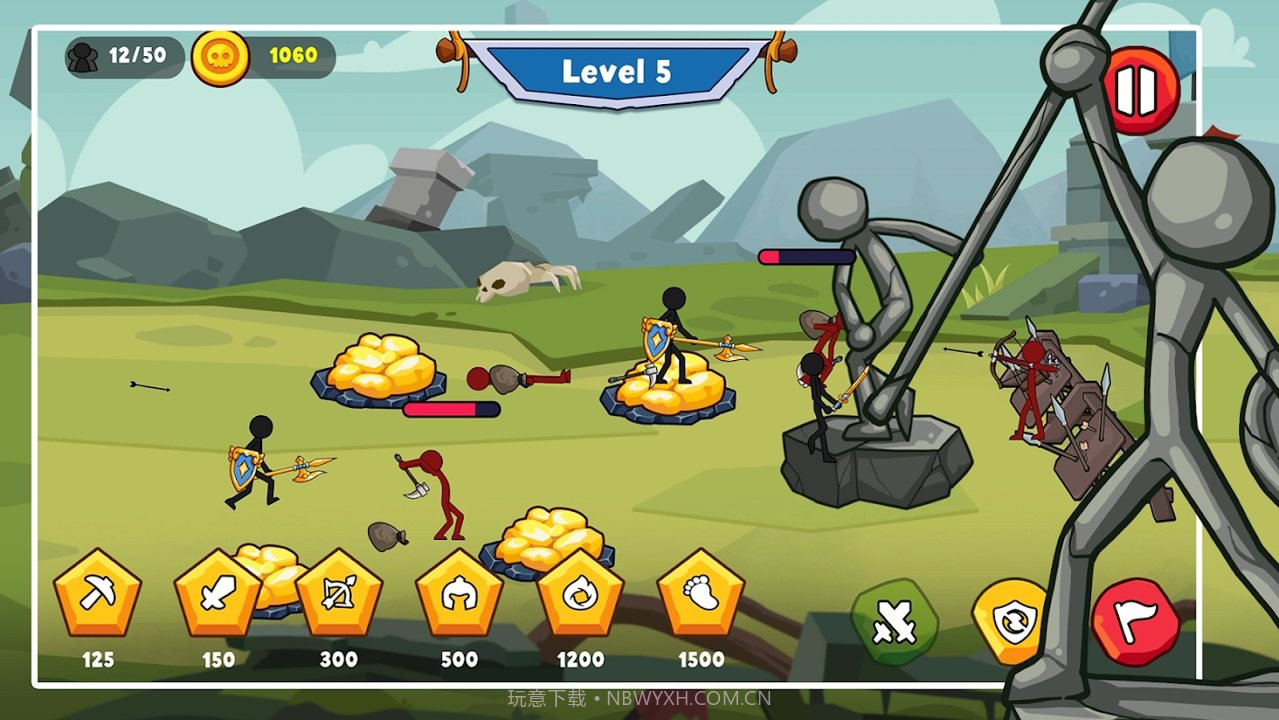The height and width of the screenshot is (720, 1279).
Task: Command retreat with the red flag button
Action: coord(1135,622)
